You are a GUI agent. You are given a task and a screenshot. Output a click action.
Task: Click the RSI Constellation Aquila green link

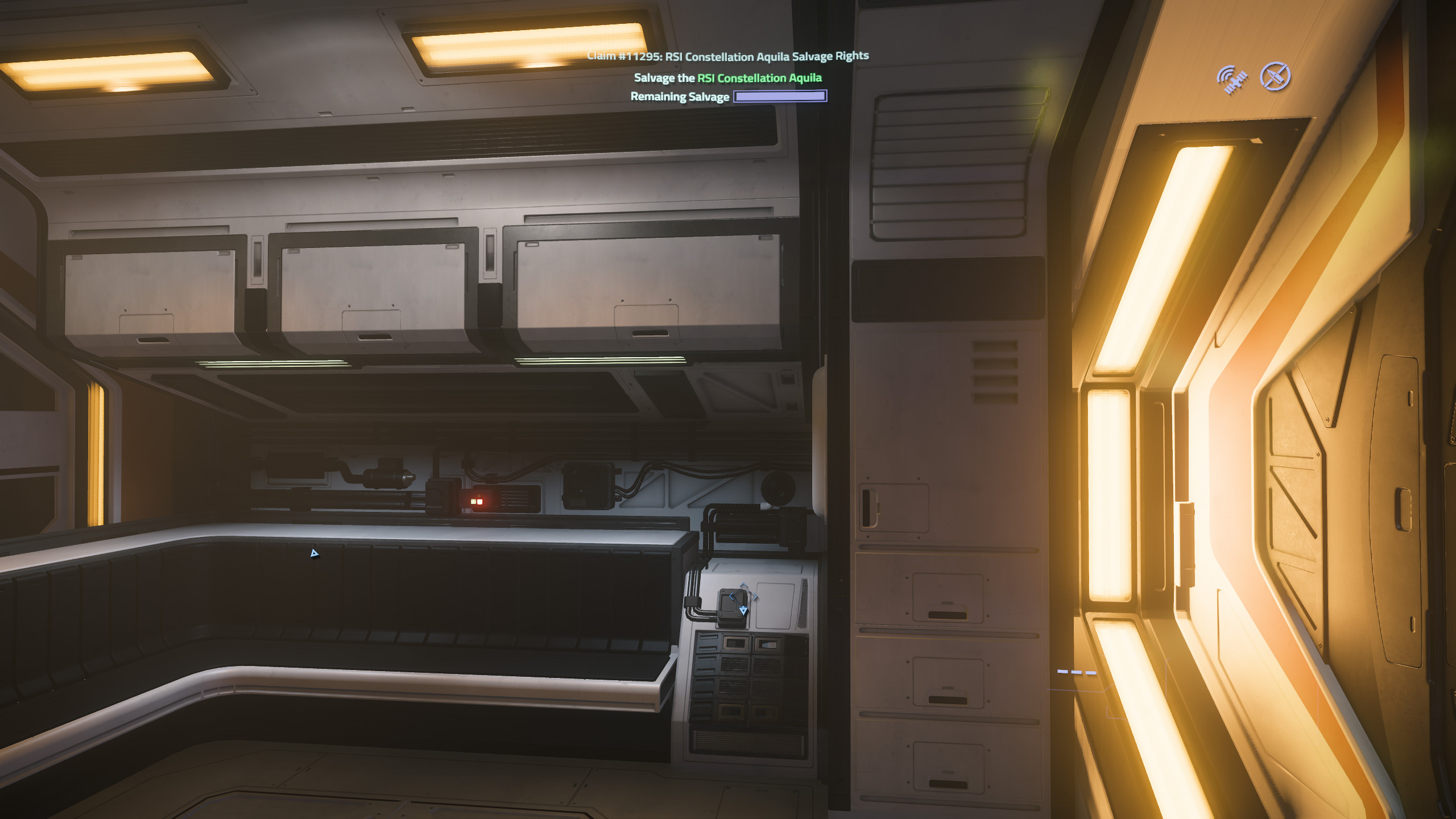coord(759,78)
